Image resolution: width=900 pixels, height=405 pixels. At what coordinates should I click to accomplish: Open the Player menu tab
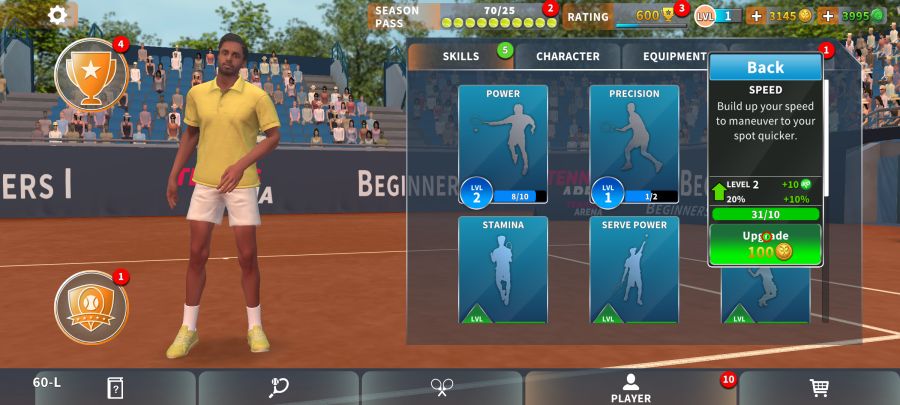[x=630, y=388]
